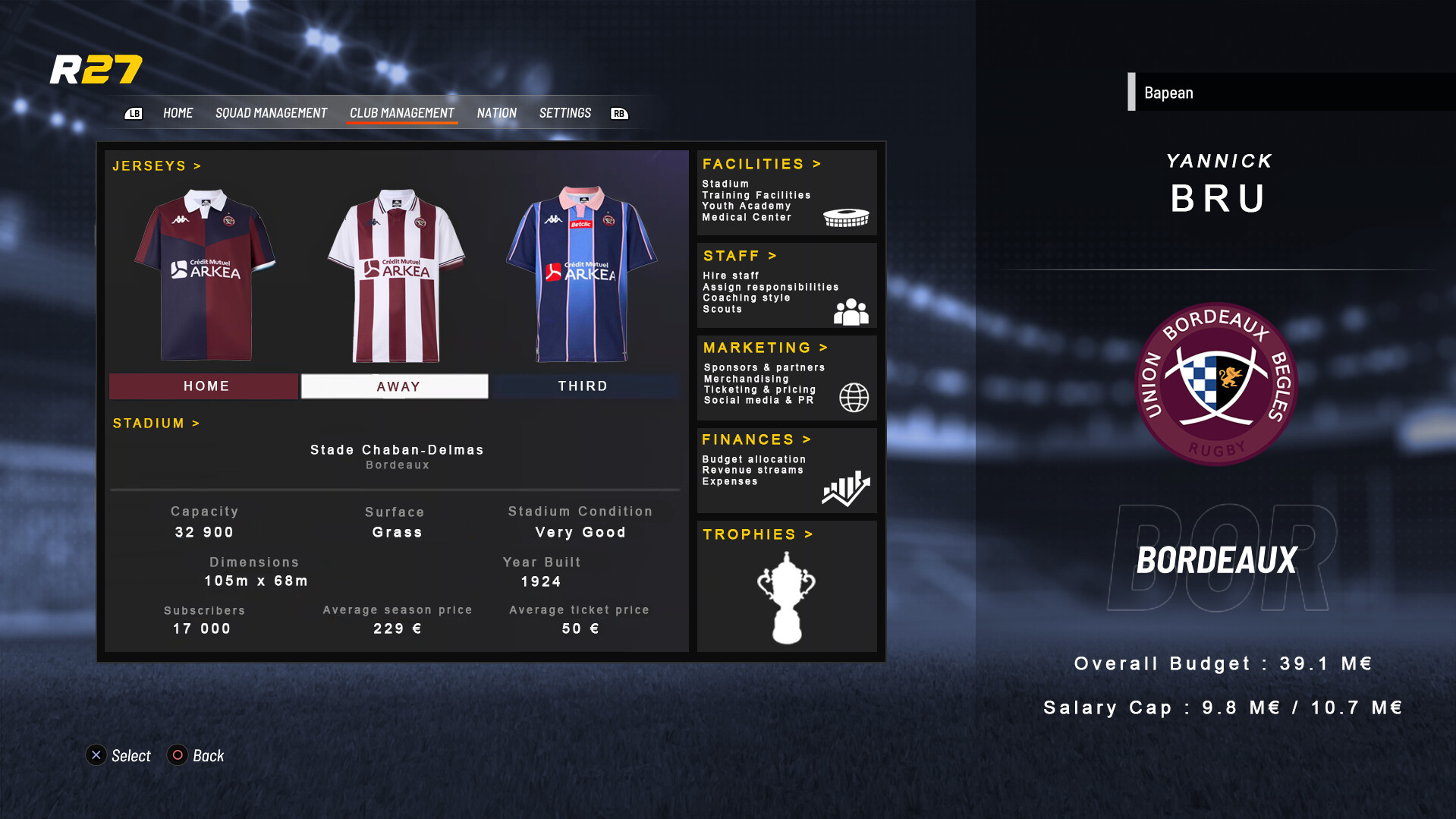Screen dimensions: 1456x819
Task: View the blue third shirt
Action: pos(581,275)
